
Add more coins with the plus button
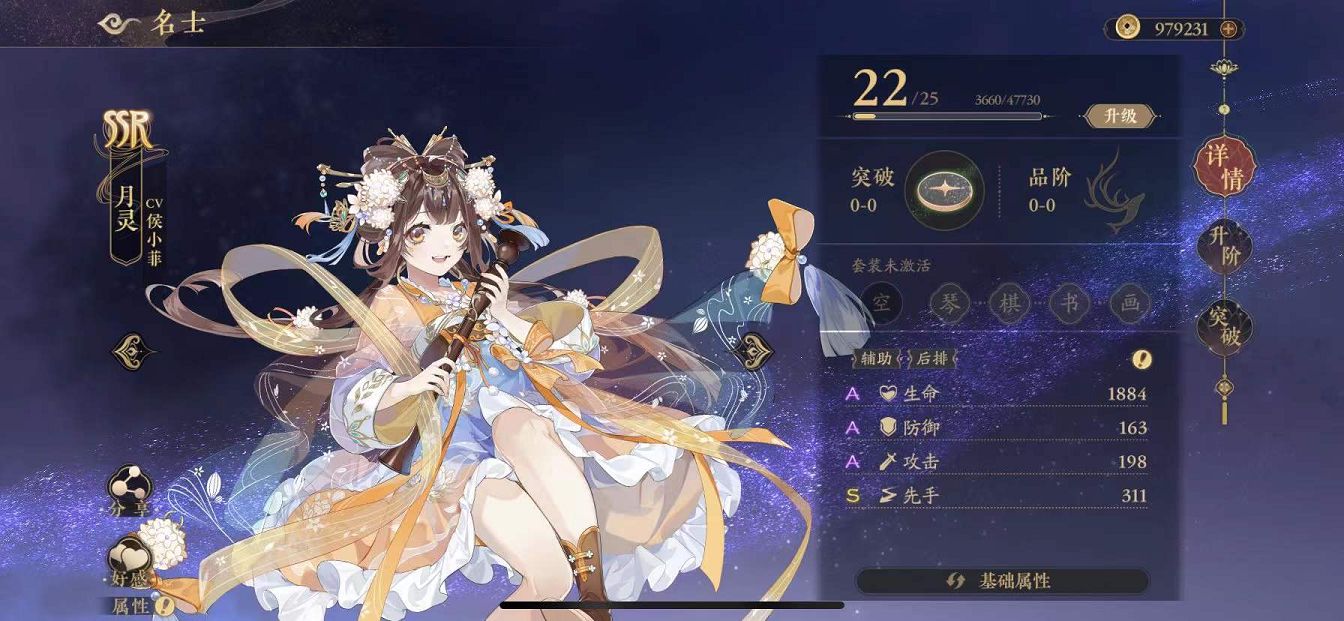coord(1228,29)
